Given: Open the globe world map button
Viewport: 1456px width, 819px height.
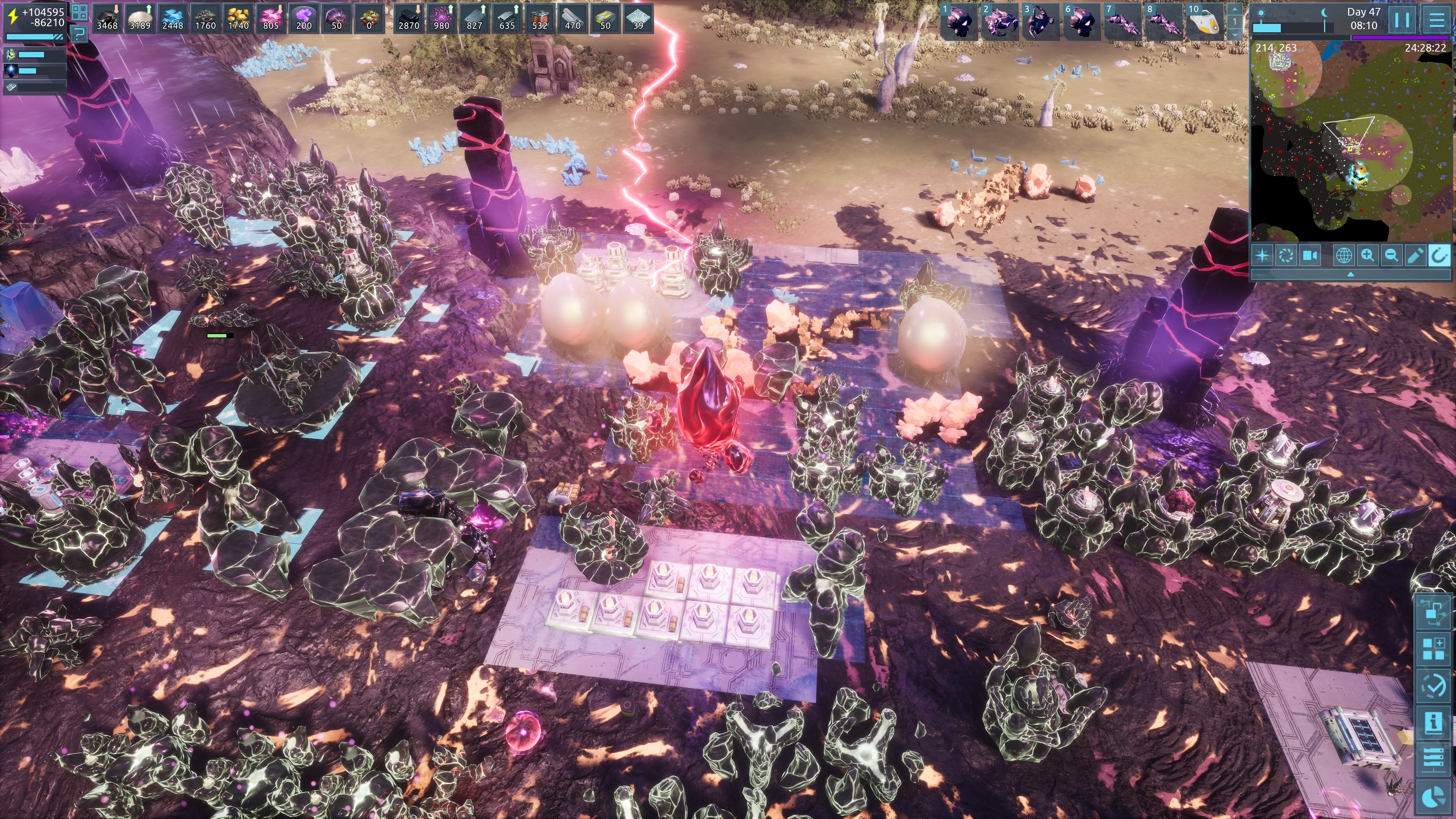Looking at the screenshot, I should pos(1343,256).
